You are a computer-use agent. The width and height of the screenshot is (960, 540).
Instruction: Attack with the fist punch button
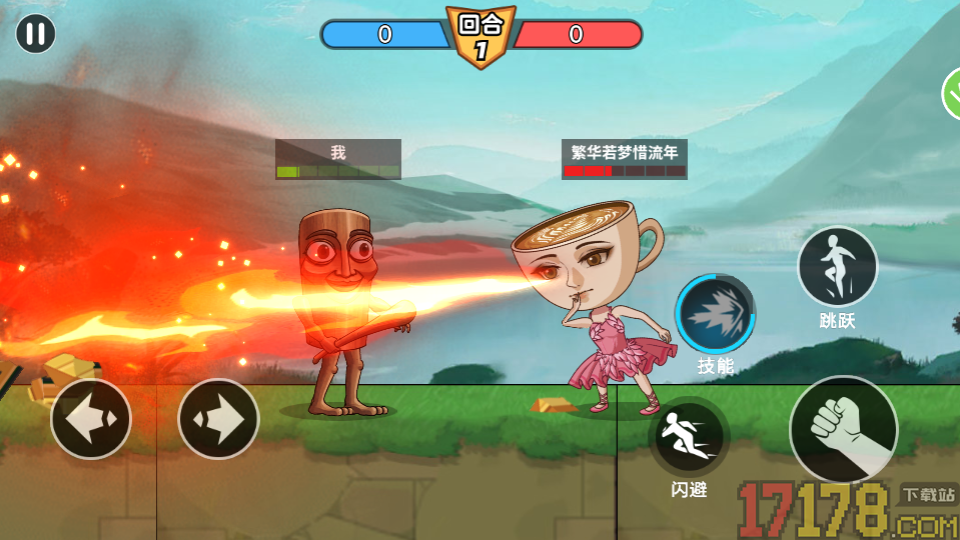point(843,429)
